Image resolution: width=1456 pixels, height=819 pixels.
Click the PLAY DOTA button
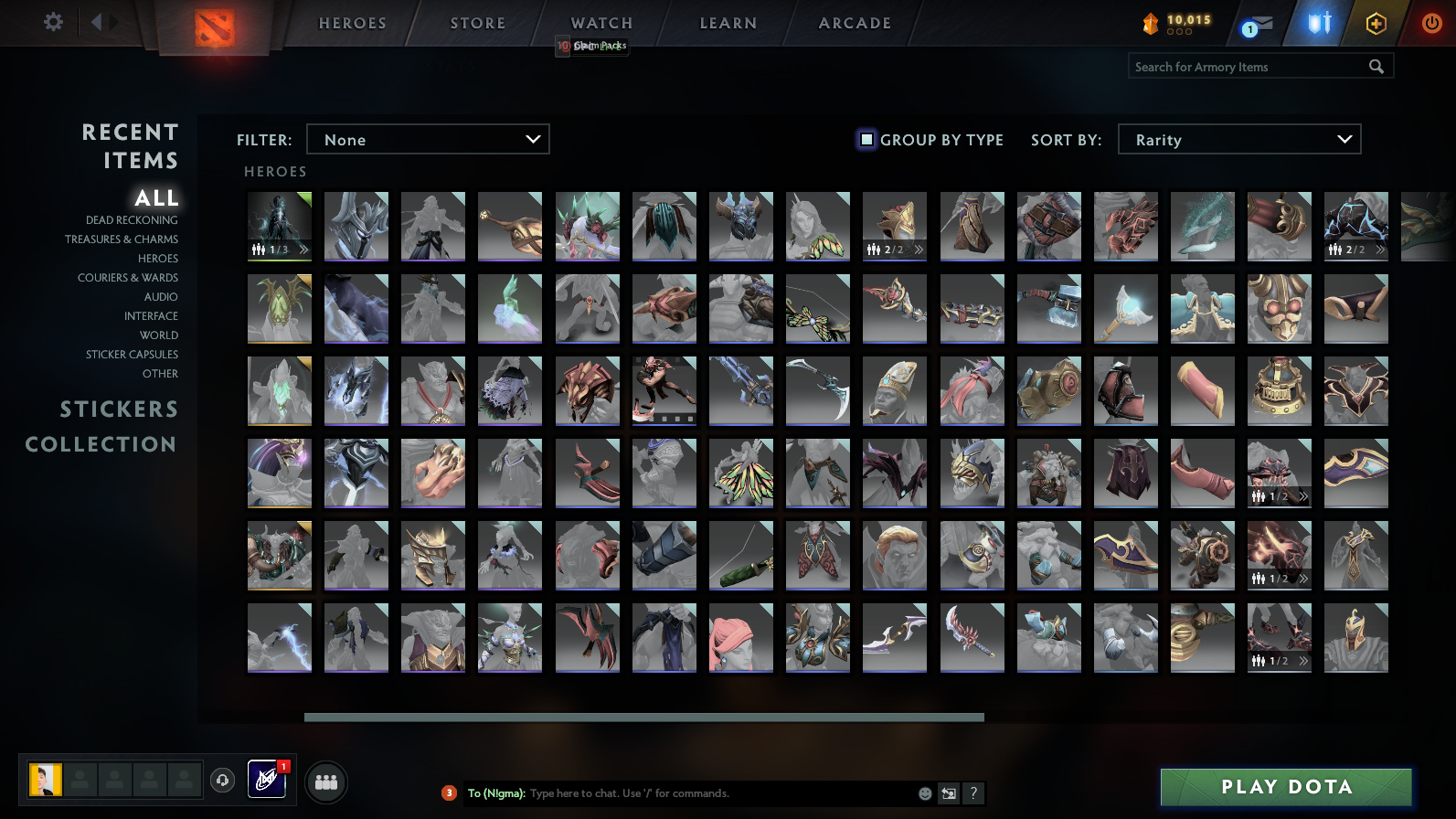(x=1285, y=786)
